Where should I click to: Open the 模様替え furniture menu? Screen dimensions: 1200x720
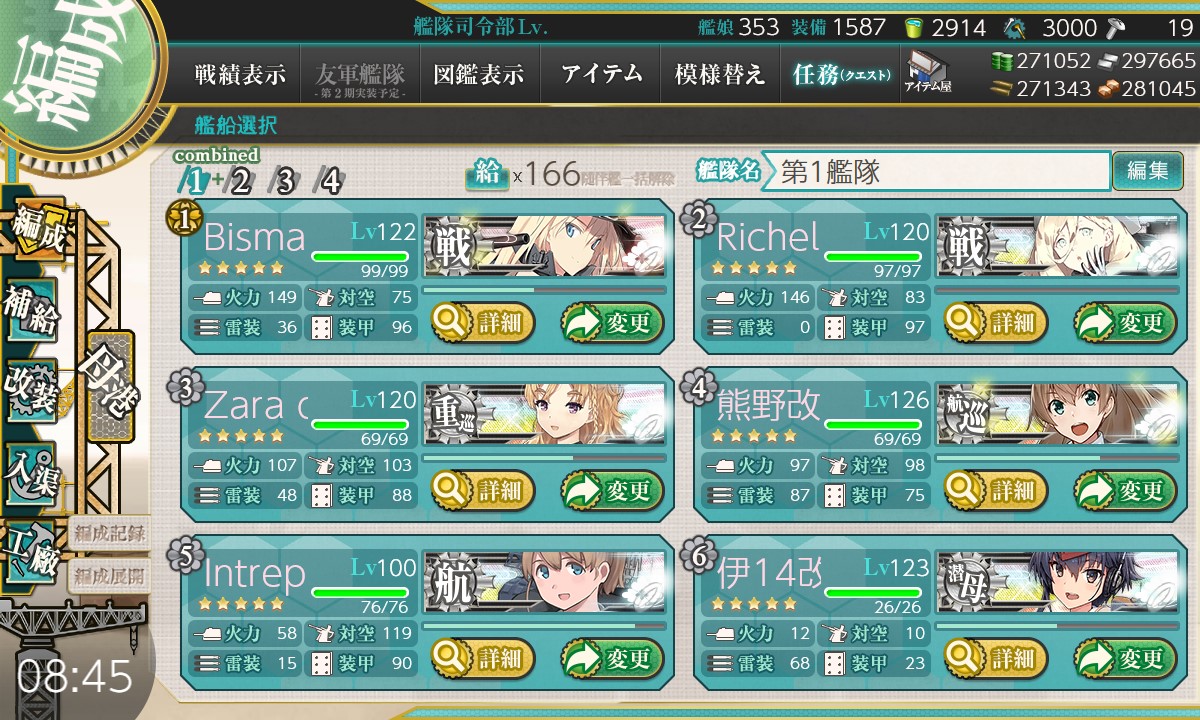[719, 75]
